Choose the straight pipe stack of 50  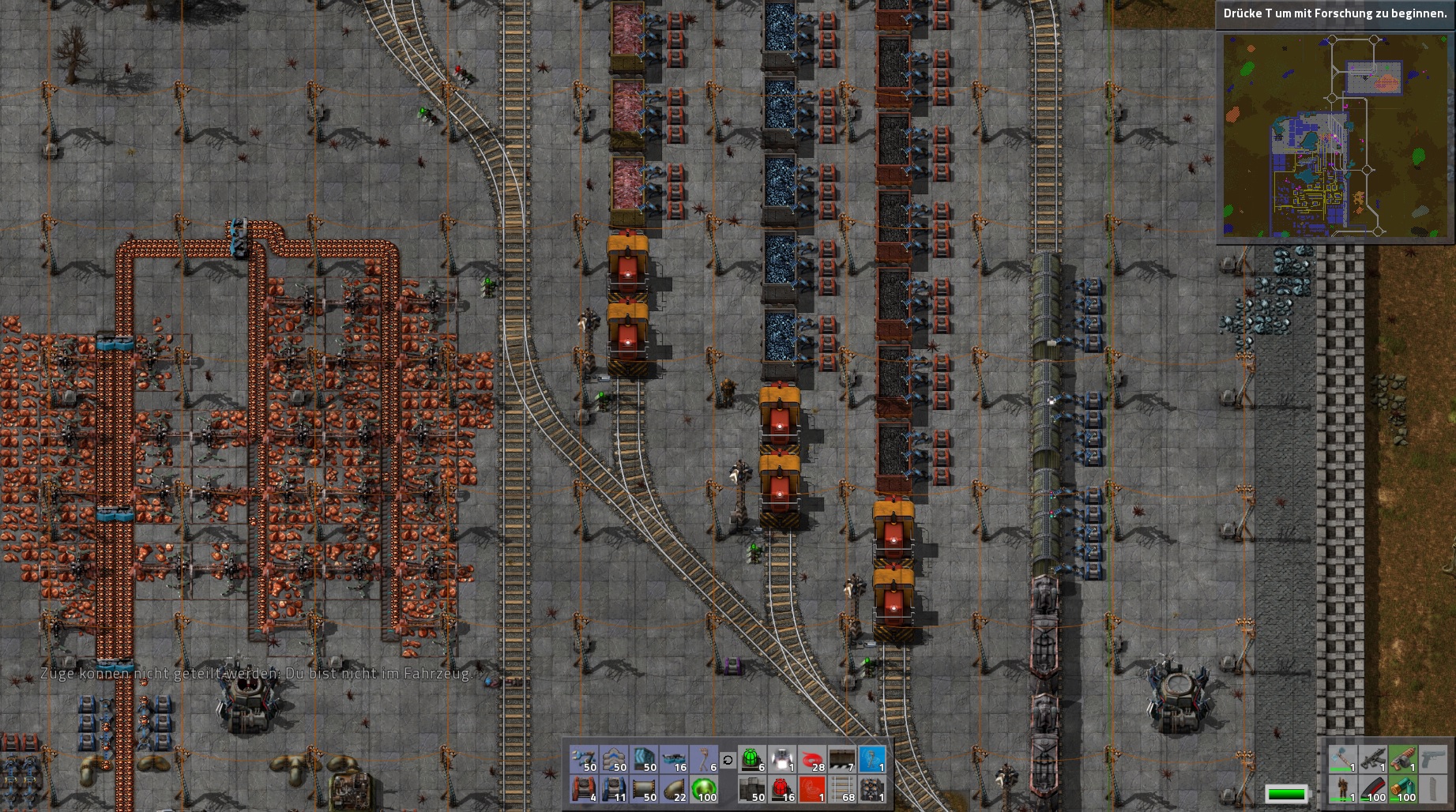coord(645,789)
